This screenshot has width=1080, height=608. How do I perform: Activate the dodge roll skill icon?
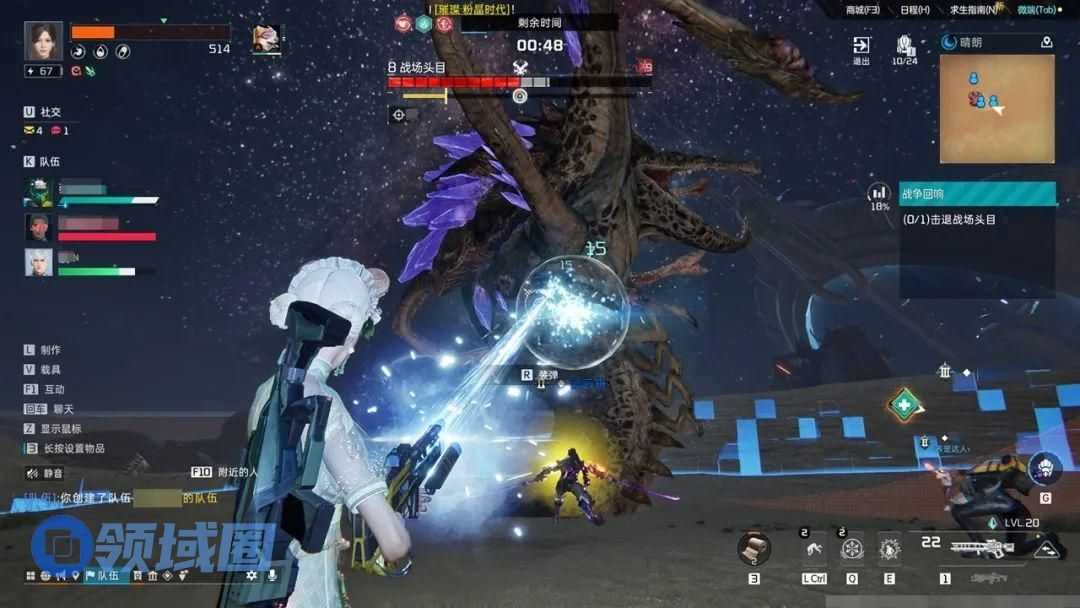[x=814, y=549]
